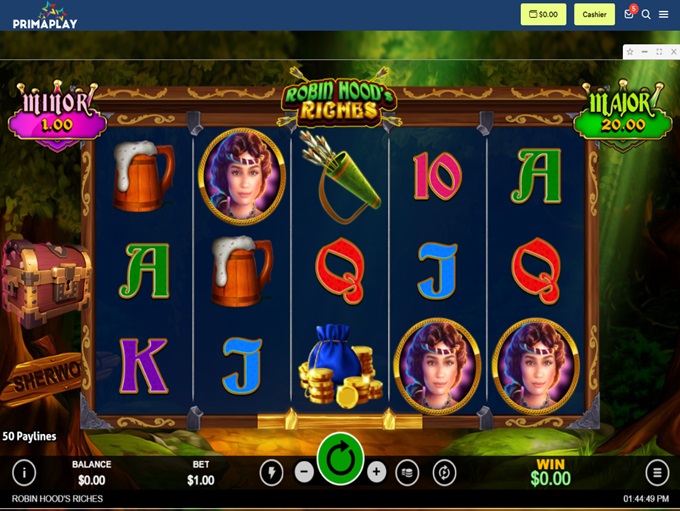This screenshot has width=680, height=511.
Task: Open the game info panel
Action: (23, 472)
